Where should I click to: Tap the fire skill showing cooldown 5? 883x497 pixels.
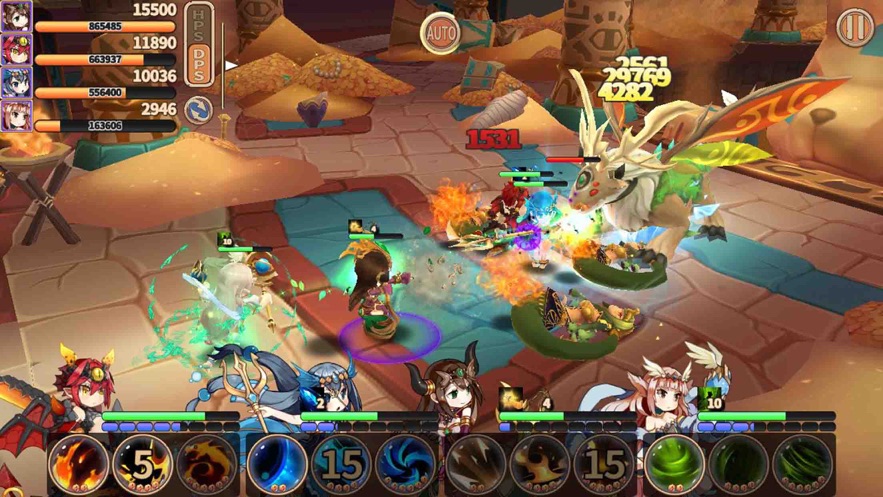pos(141,463)
